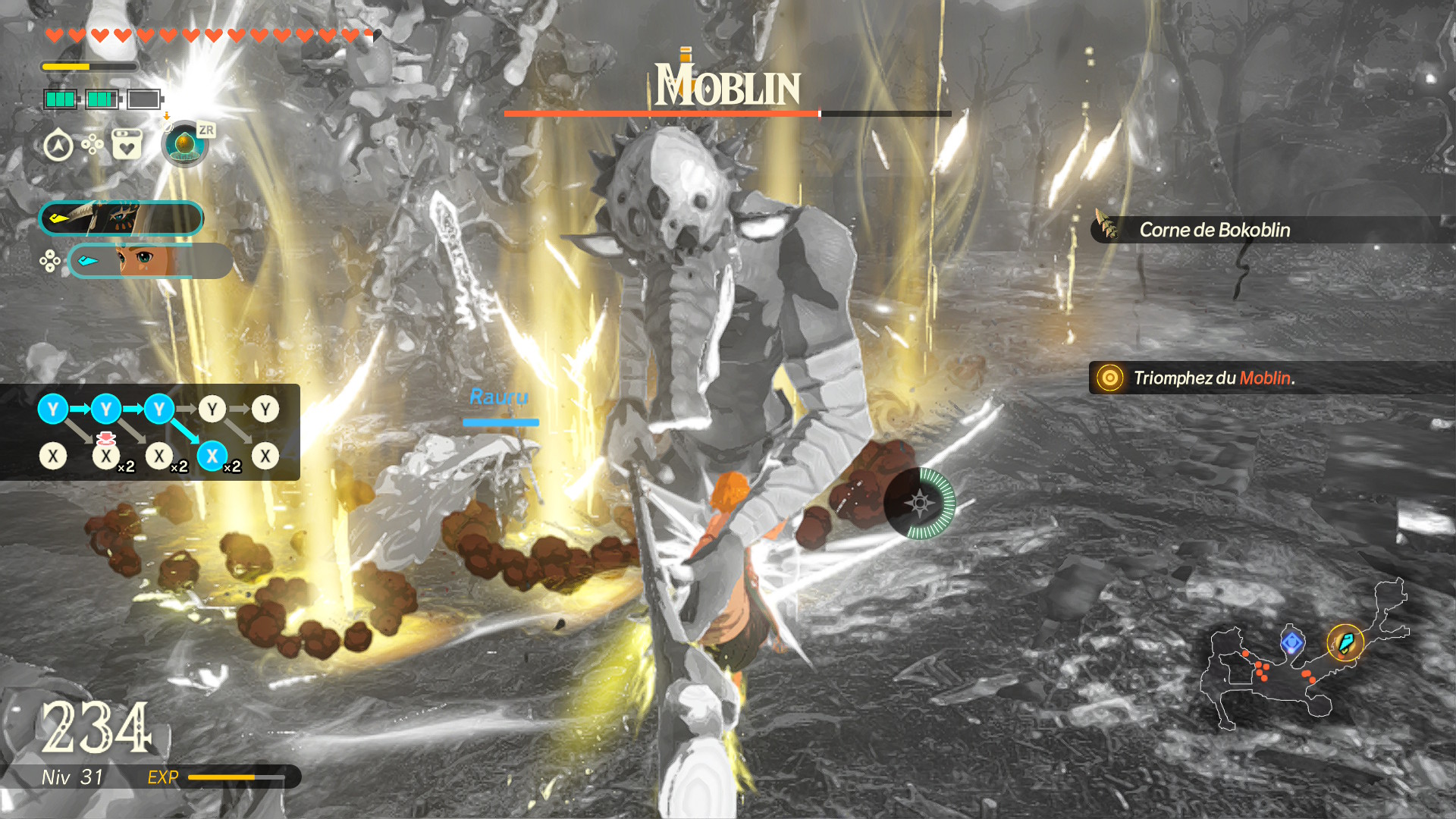1456x819 pixels.
Task: Click the heart pouch healing item icon
Action: (127, 144)
